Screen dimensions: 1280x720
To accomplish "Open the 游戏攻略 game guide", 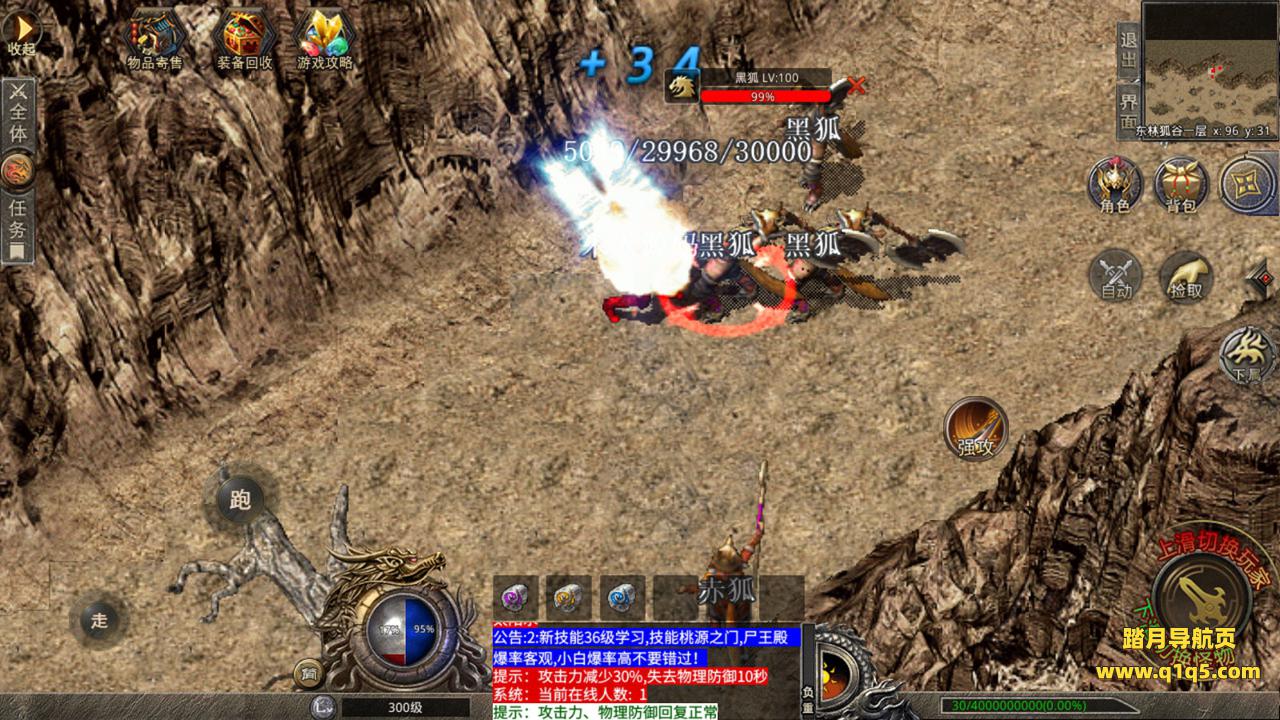I will pyautogui.click(x=325, y=40).
